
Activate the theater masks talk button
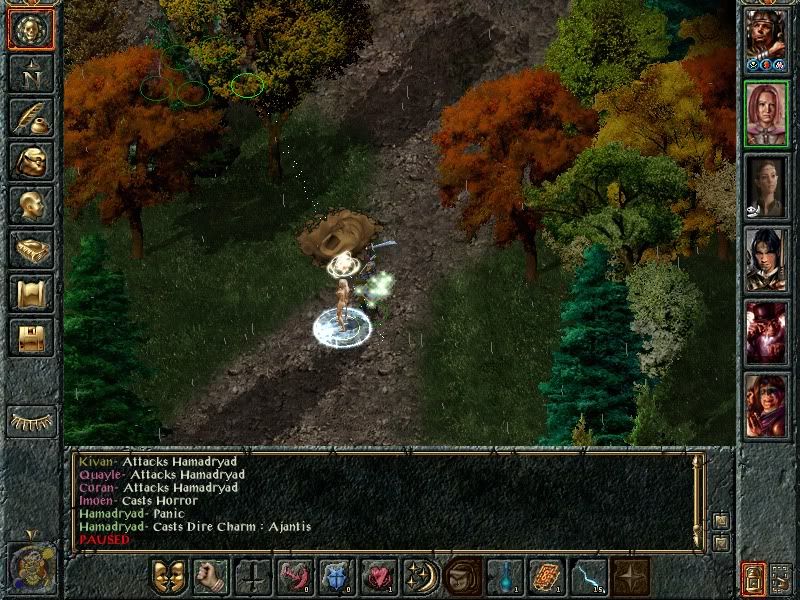pyautogui.click(x=169, y=577)
